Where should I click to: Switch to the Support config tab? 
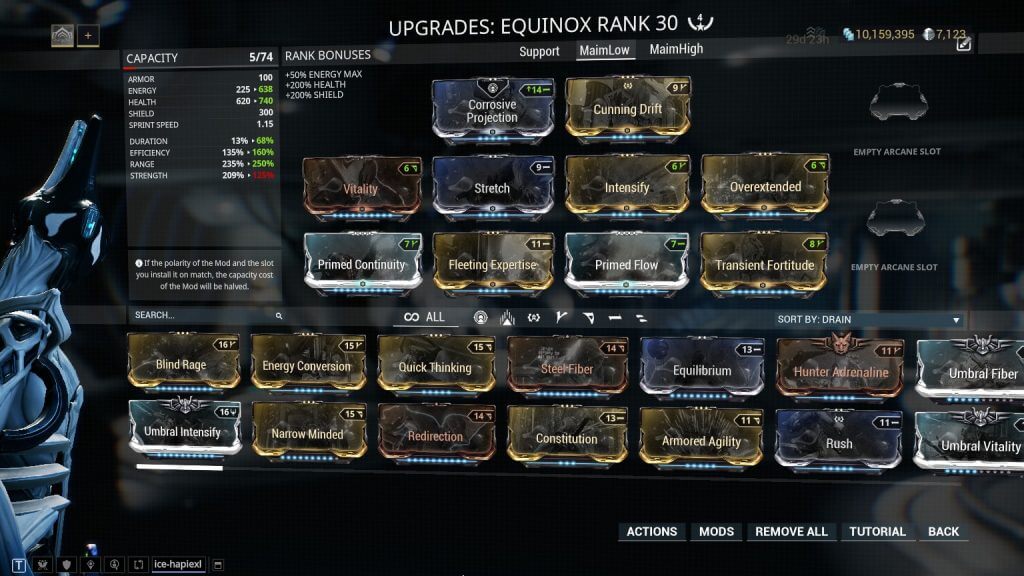[x=539, y=51]
